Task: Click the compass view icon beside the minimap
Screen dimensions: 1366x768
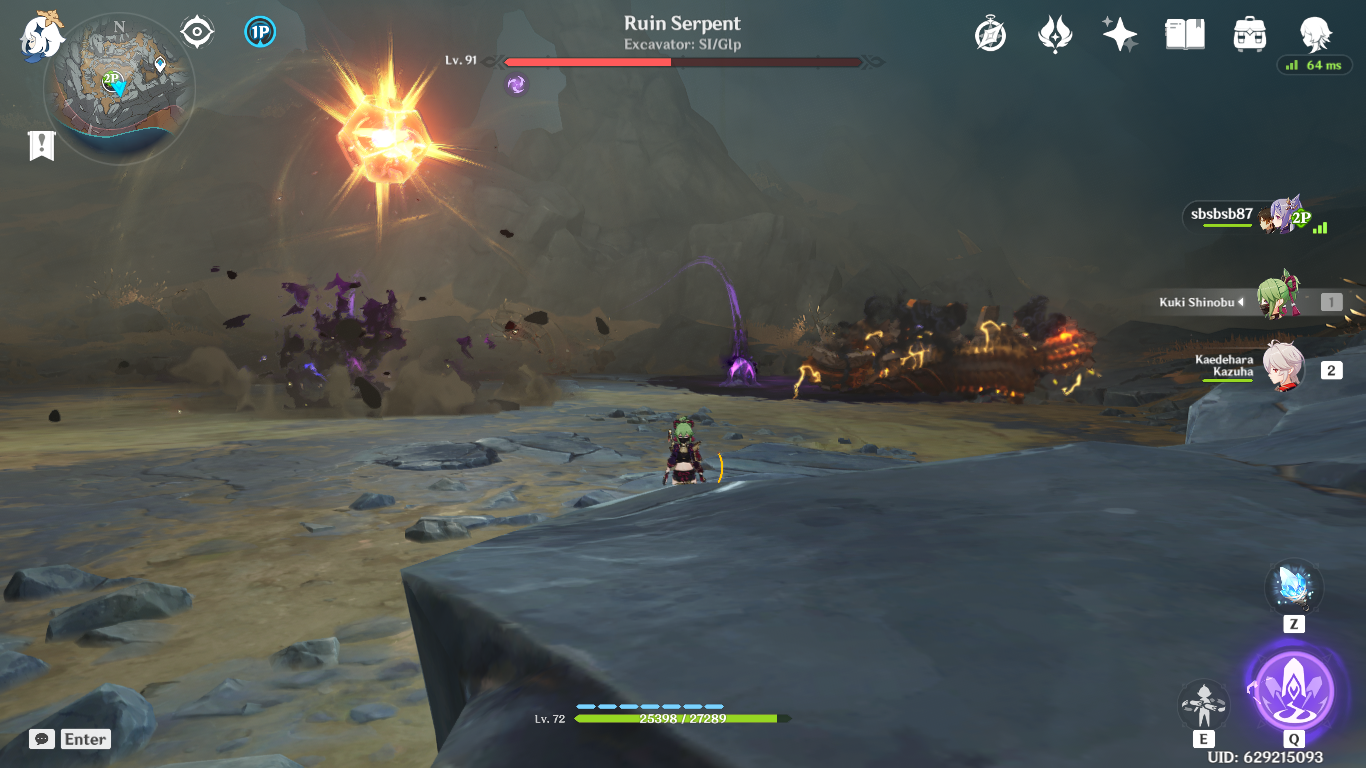Action: (x=196, y=30)
